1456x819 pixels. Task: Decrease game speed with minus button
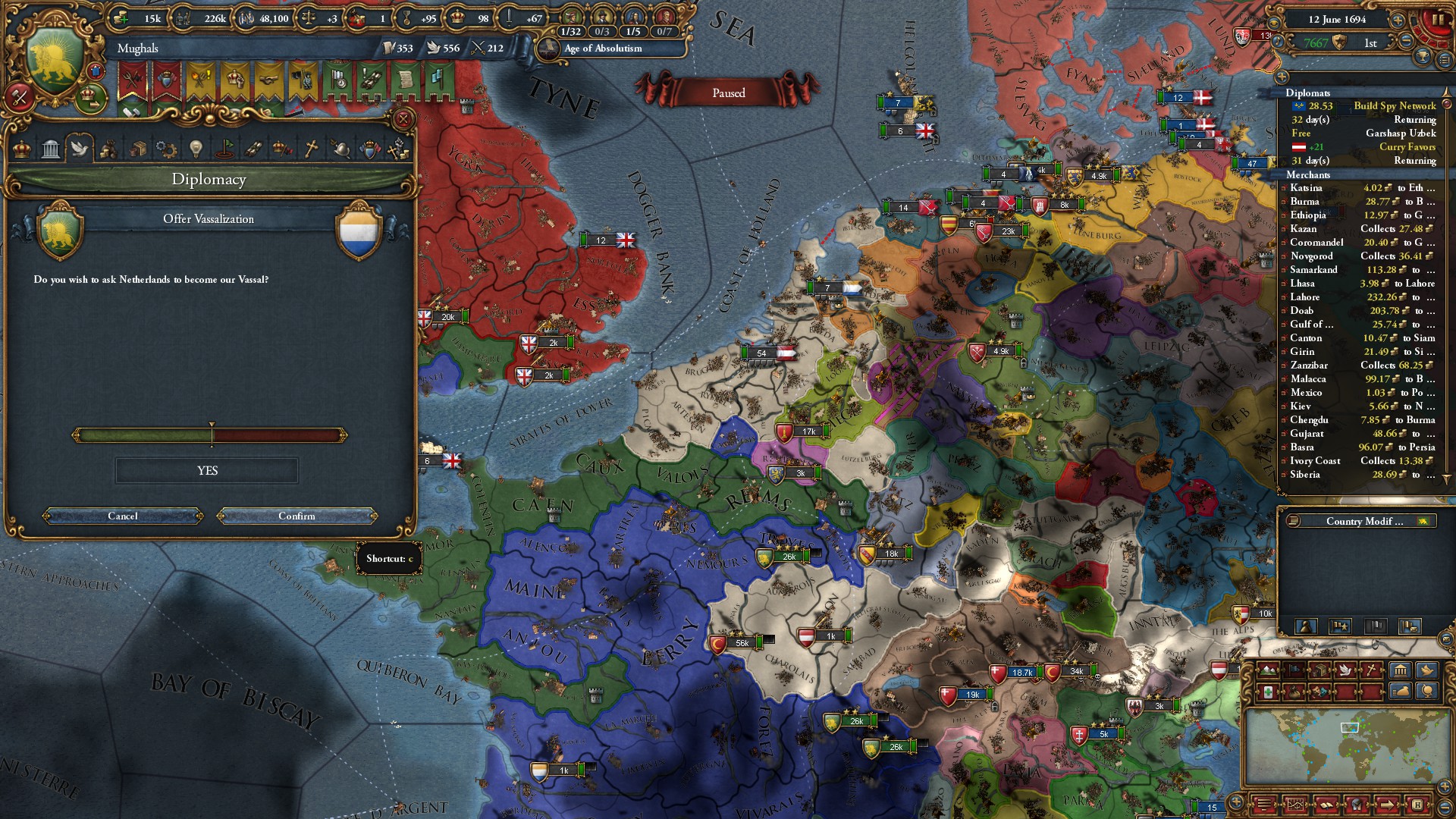pos(1407,42)
